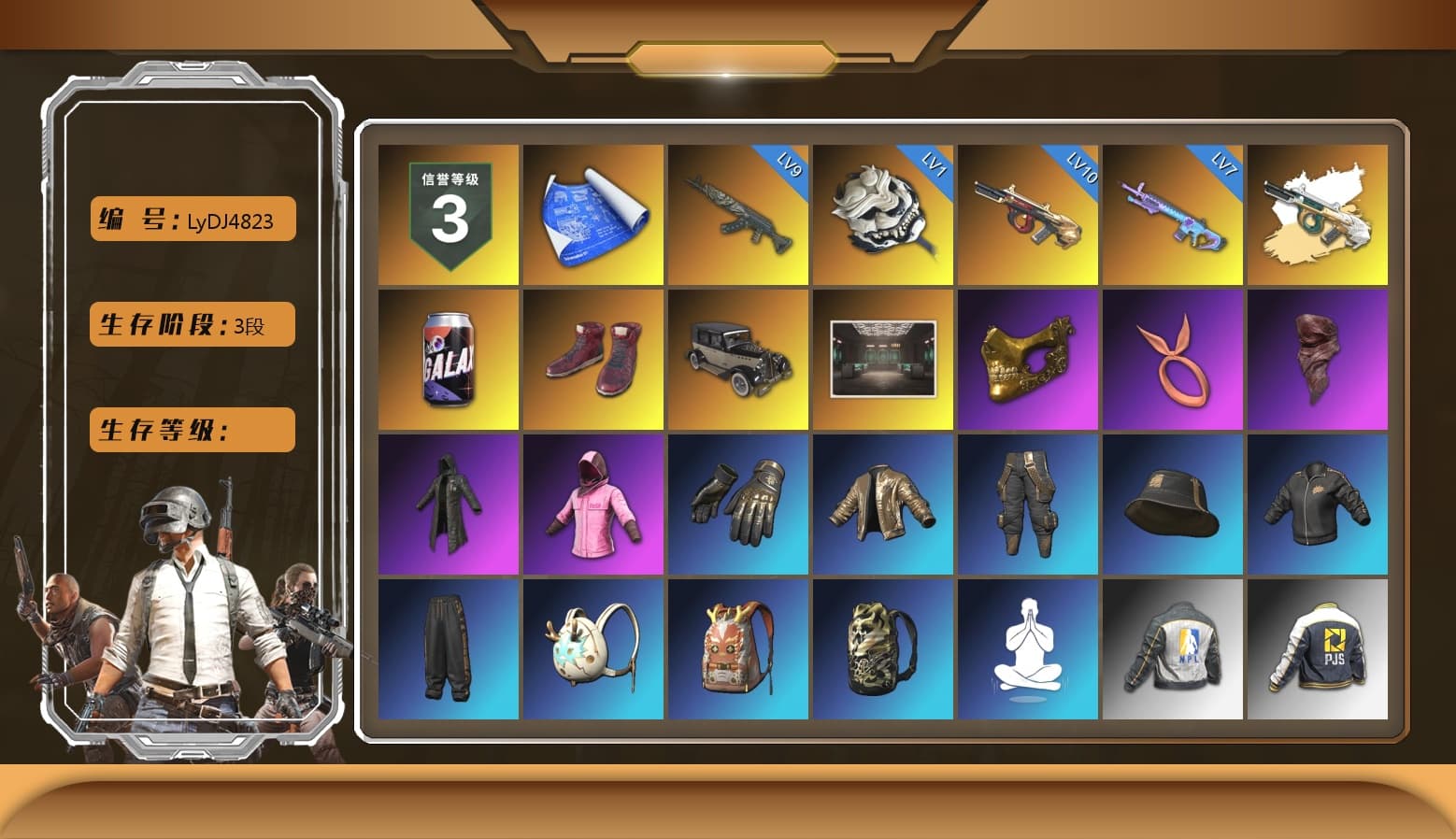The height and width of the screenshot is (839, 1456).
Task: Click the 生存阶段 3段 survival stage label
Action: 192,325
